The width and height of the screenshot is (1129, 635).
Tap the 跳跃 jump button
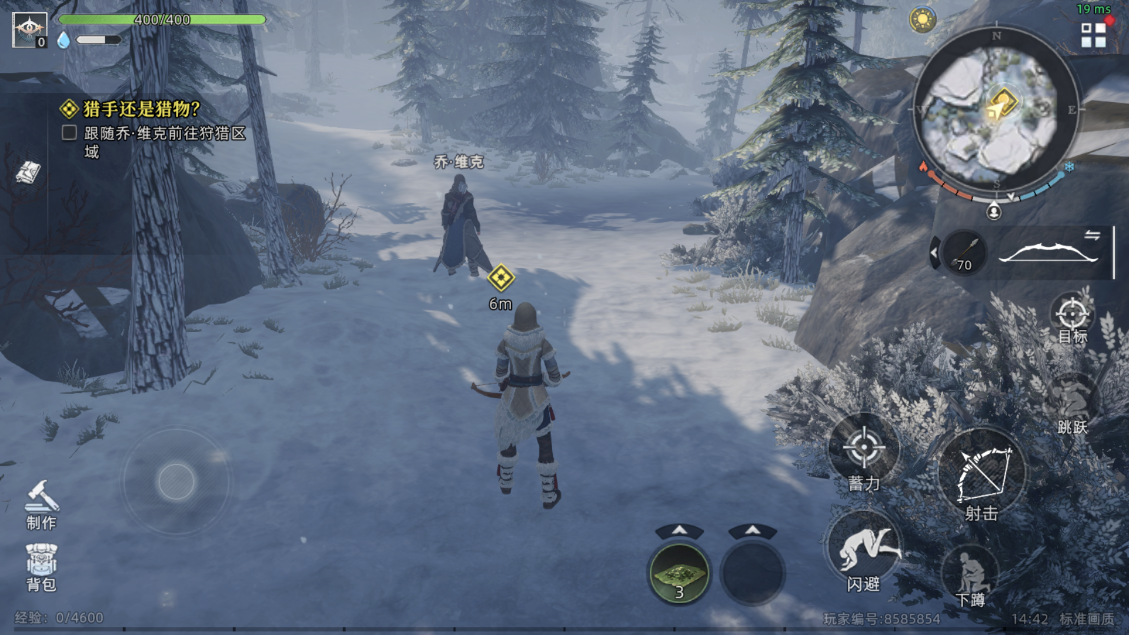pyautogui.click(x=1072, y=403)
